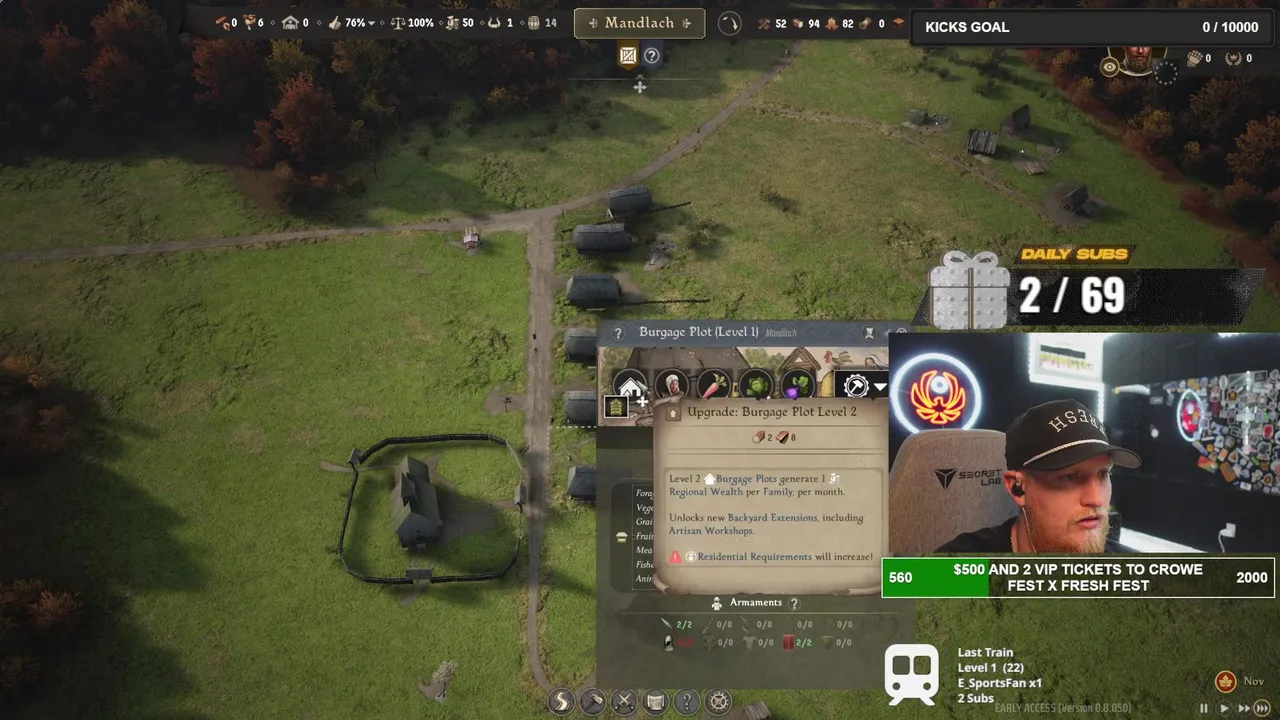
Task: Choose the cabbage backyard extension
Action: click(756, 386)
